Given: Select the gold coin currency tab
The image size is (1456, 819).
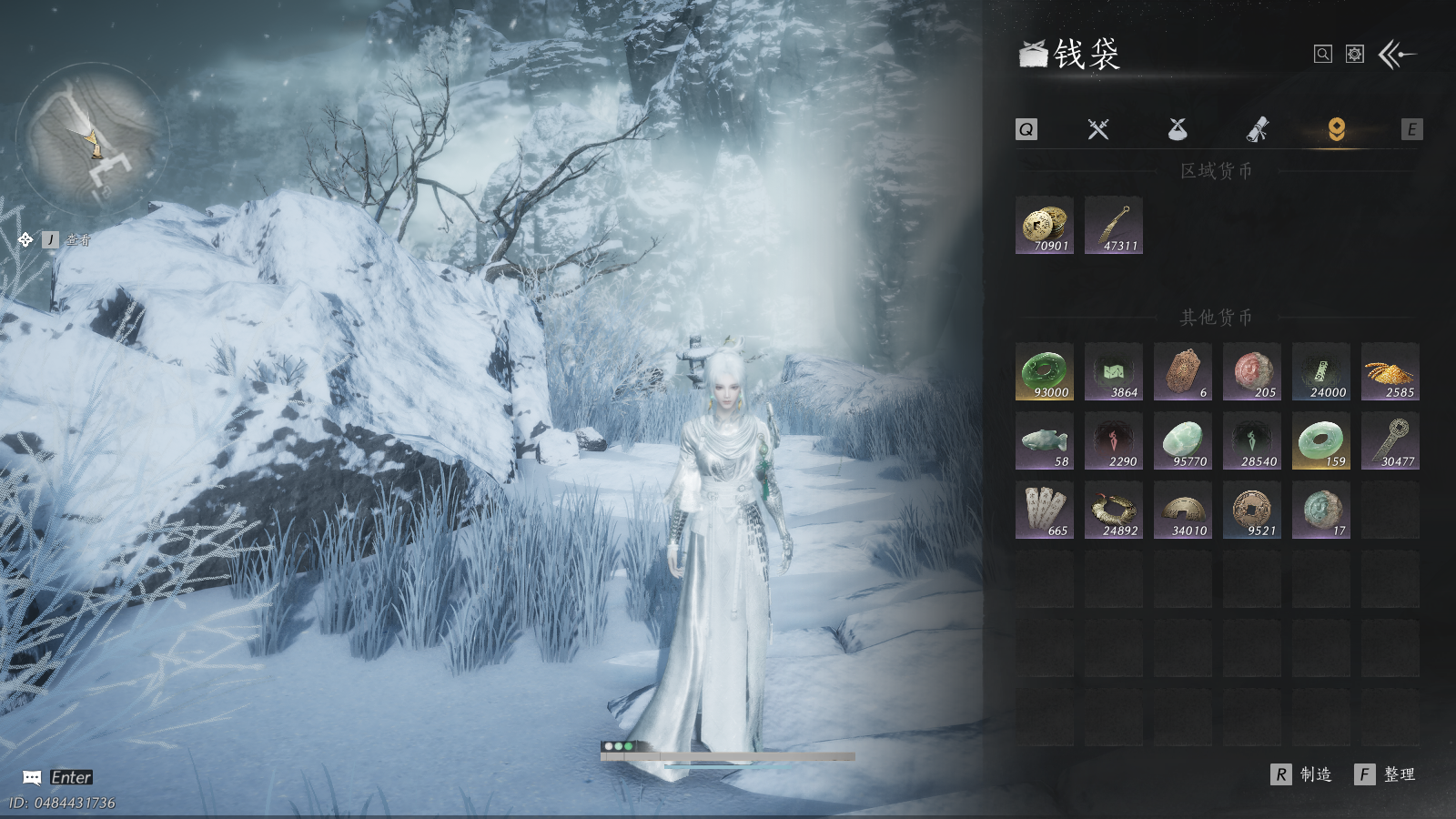Looking at the screenshot, I should pos(1336,129).
